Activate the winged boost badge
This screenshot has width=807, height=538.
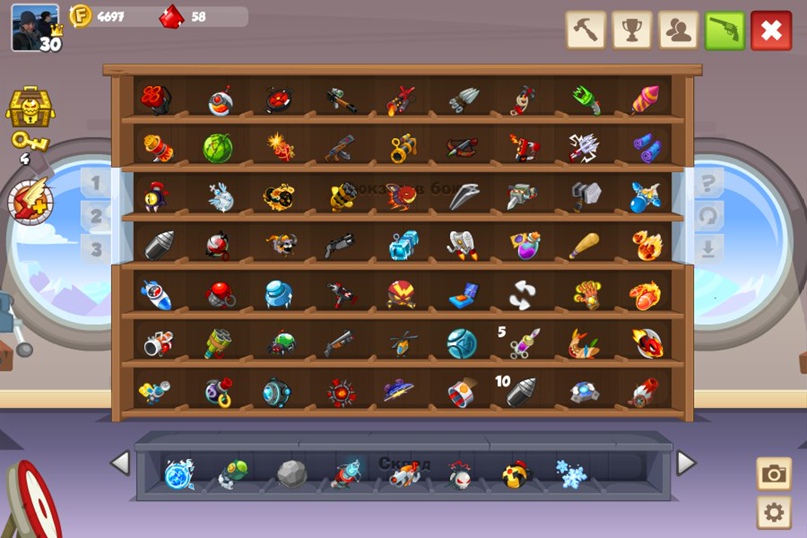[30, 200]
